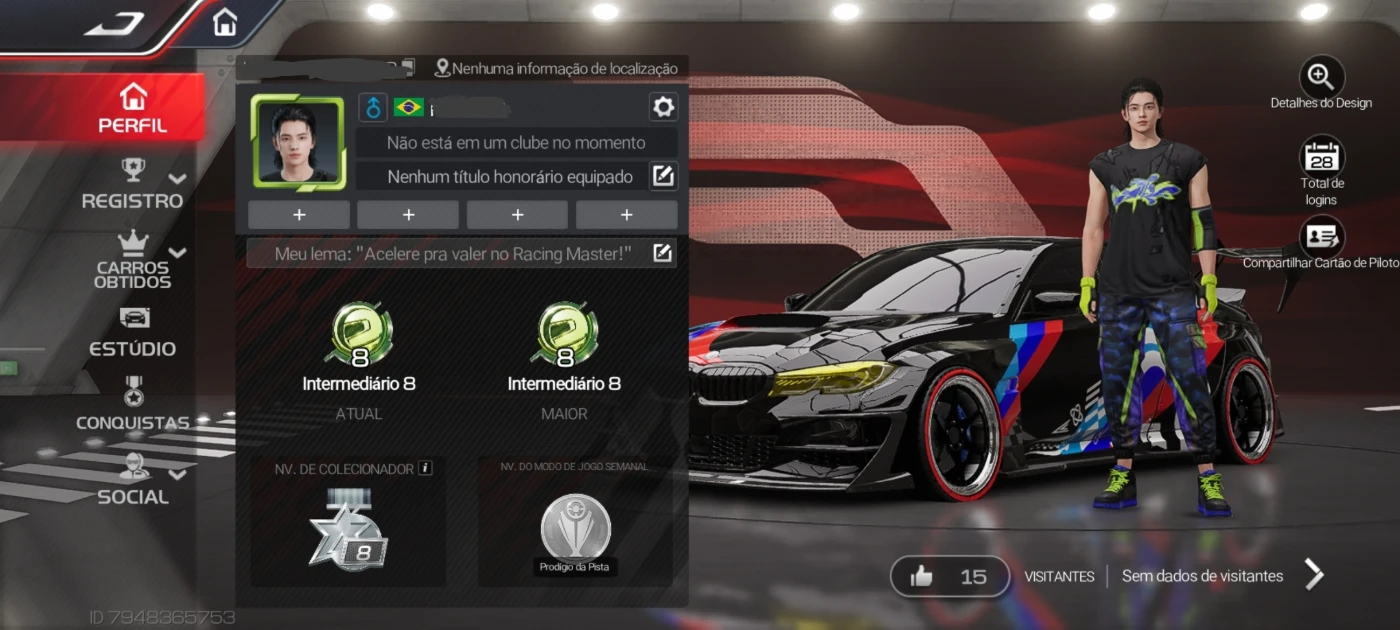1400x630 pixels.
Task: Select the Perfil tab
Action: (132, 109)
